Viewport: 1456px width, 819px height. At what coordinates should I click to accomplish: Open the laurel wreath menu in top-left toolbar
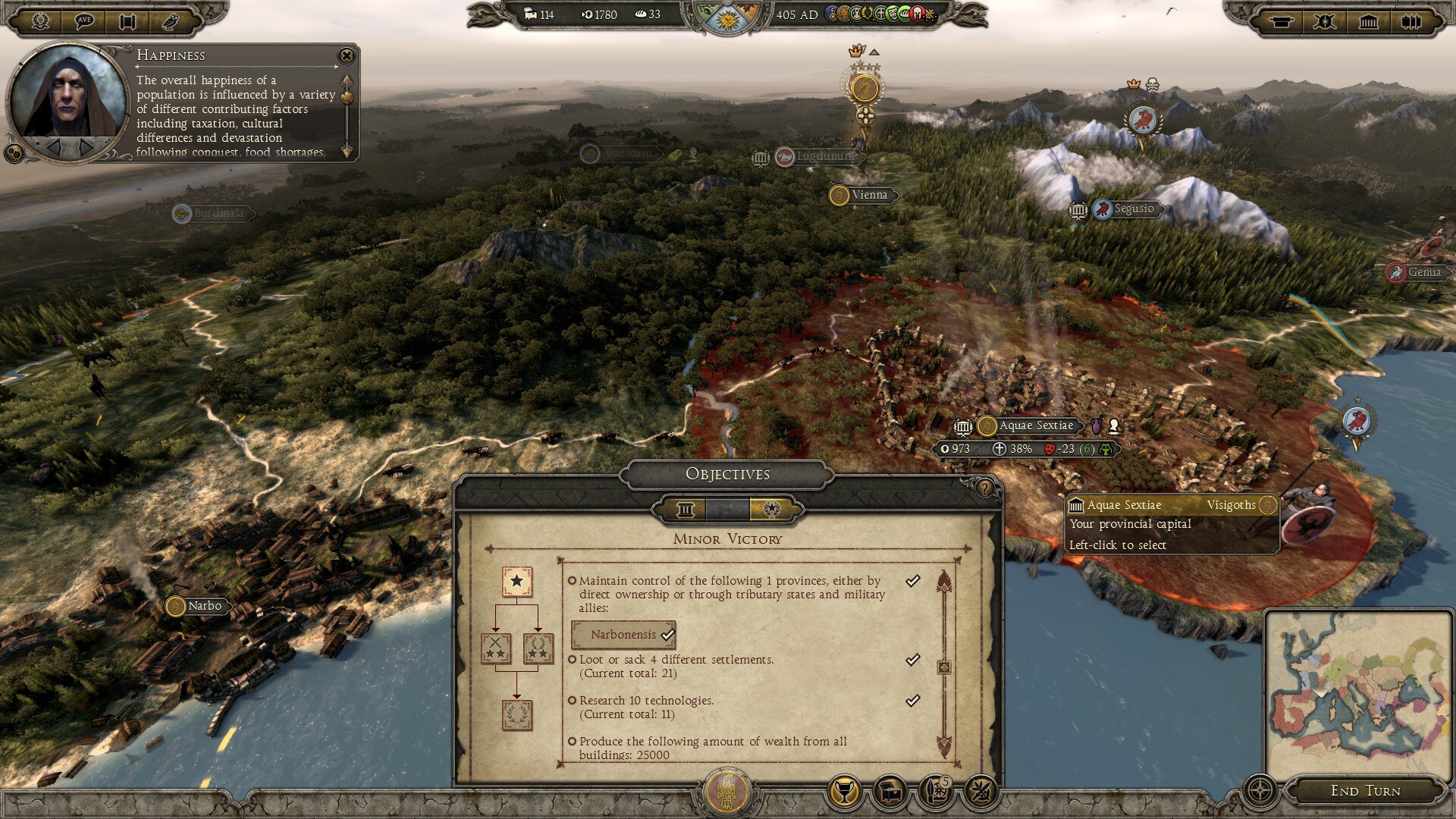[41, 20]
